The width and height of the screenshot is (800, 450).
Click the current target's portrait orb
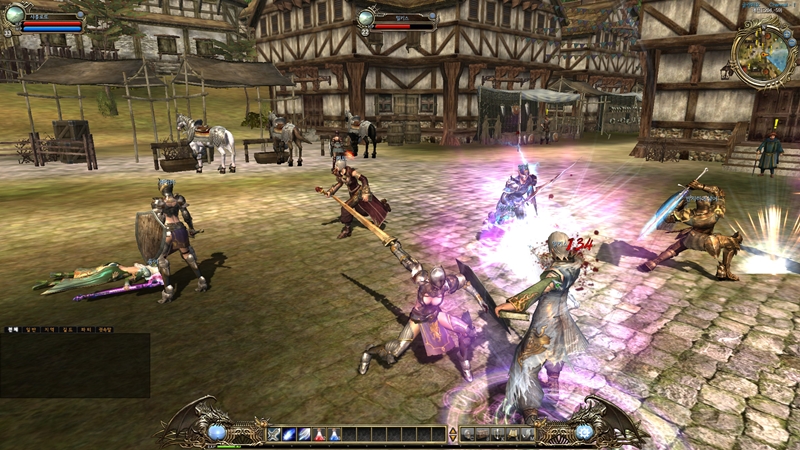pyautogui.click(x=367, y=16)
